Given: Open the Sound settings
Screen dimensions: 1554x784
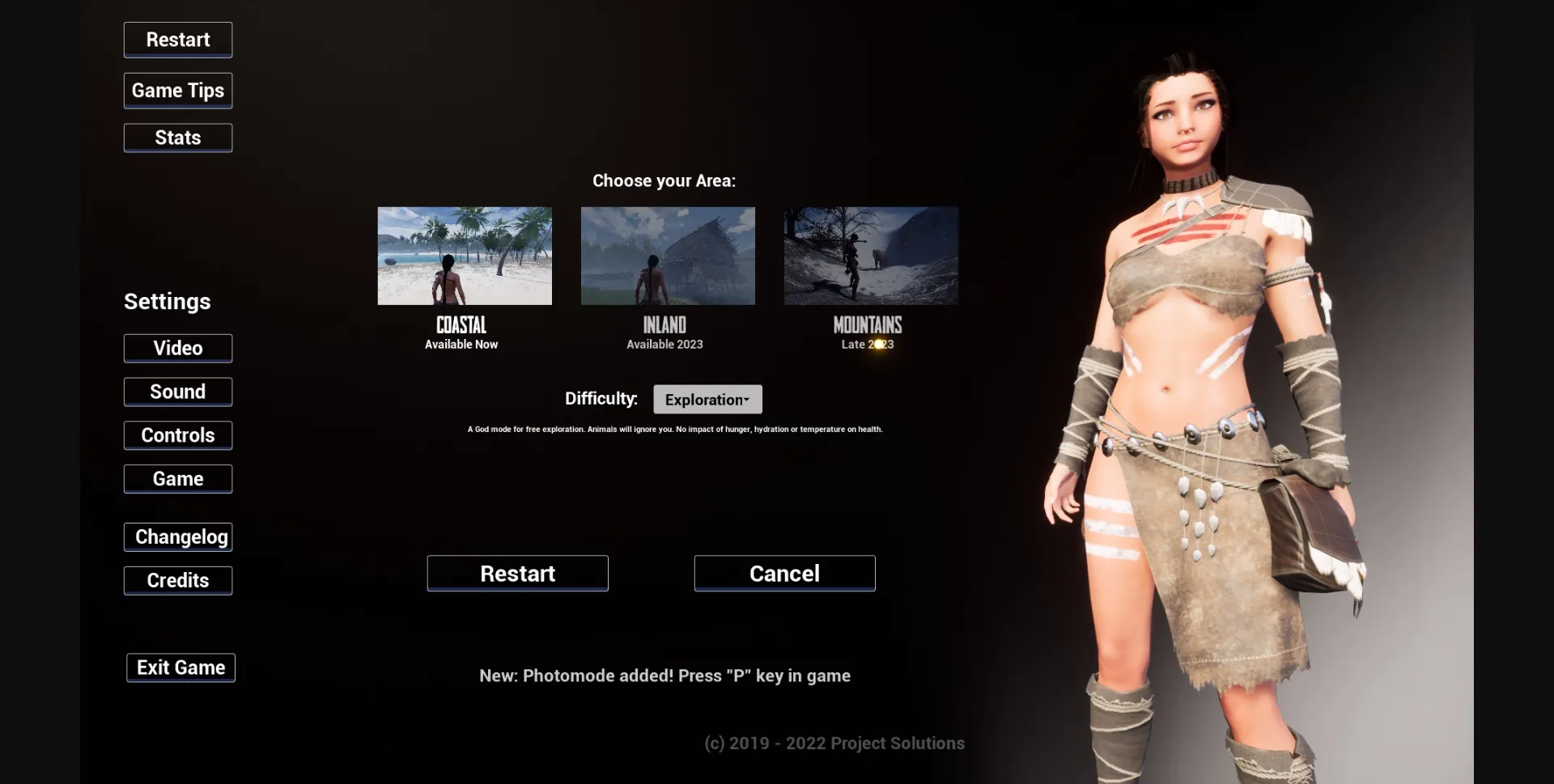Looking at the screenshot, I should (177, 392).
